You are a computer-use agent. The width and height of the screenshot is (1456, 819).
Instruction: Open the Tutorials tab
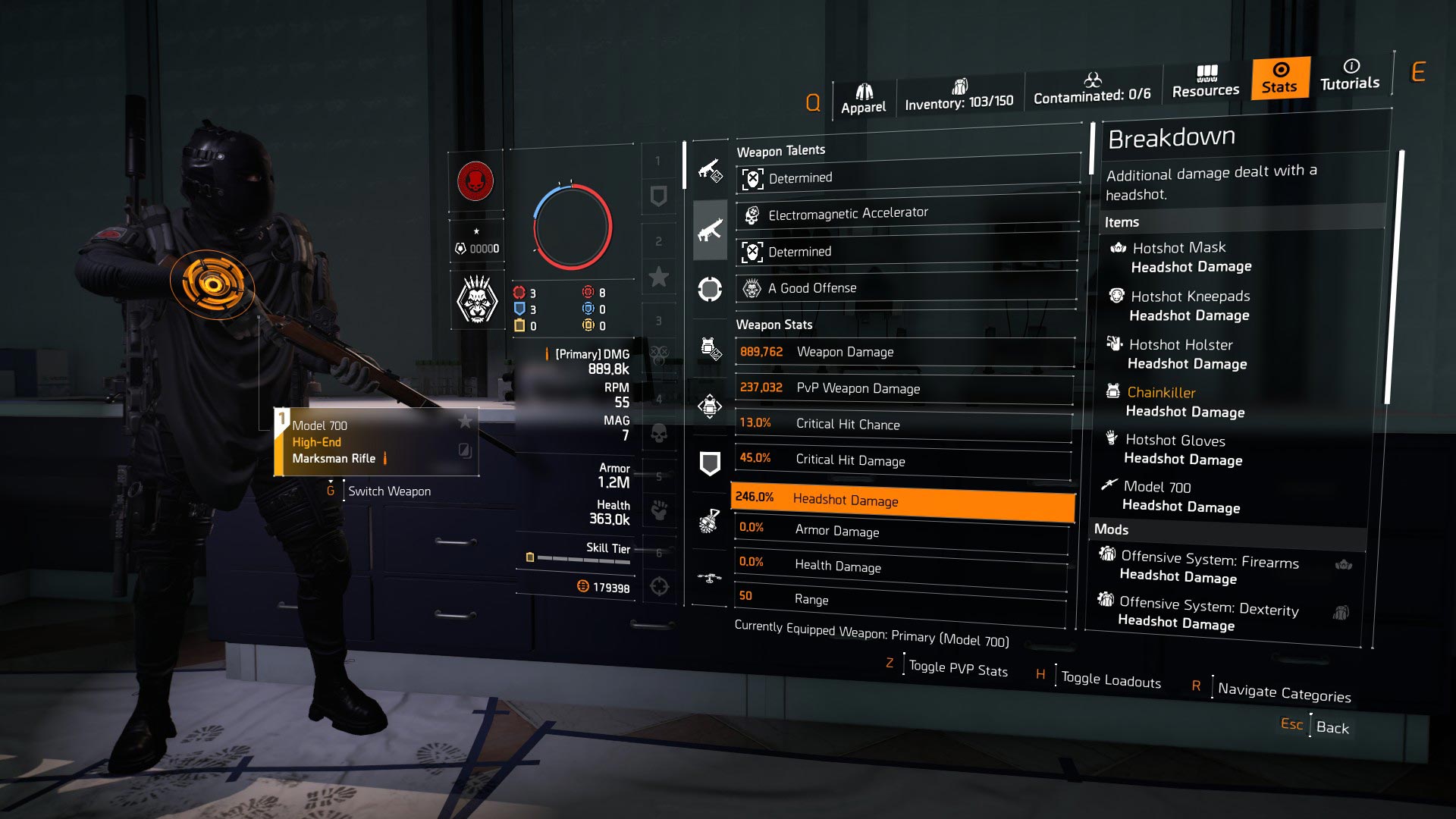pyautogui.click(x=1350, y=75)
